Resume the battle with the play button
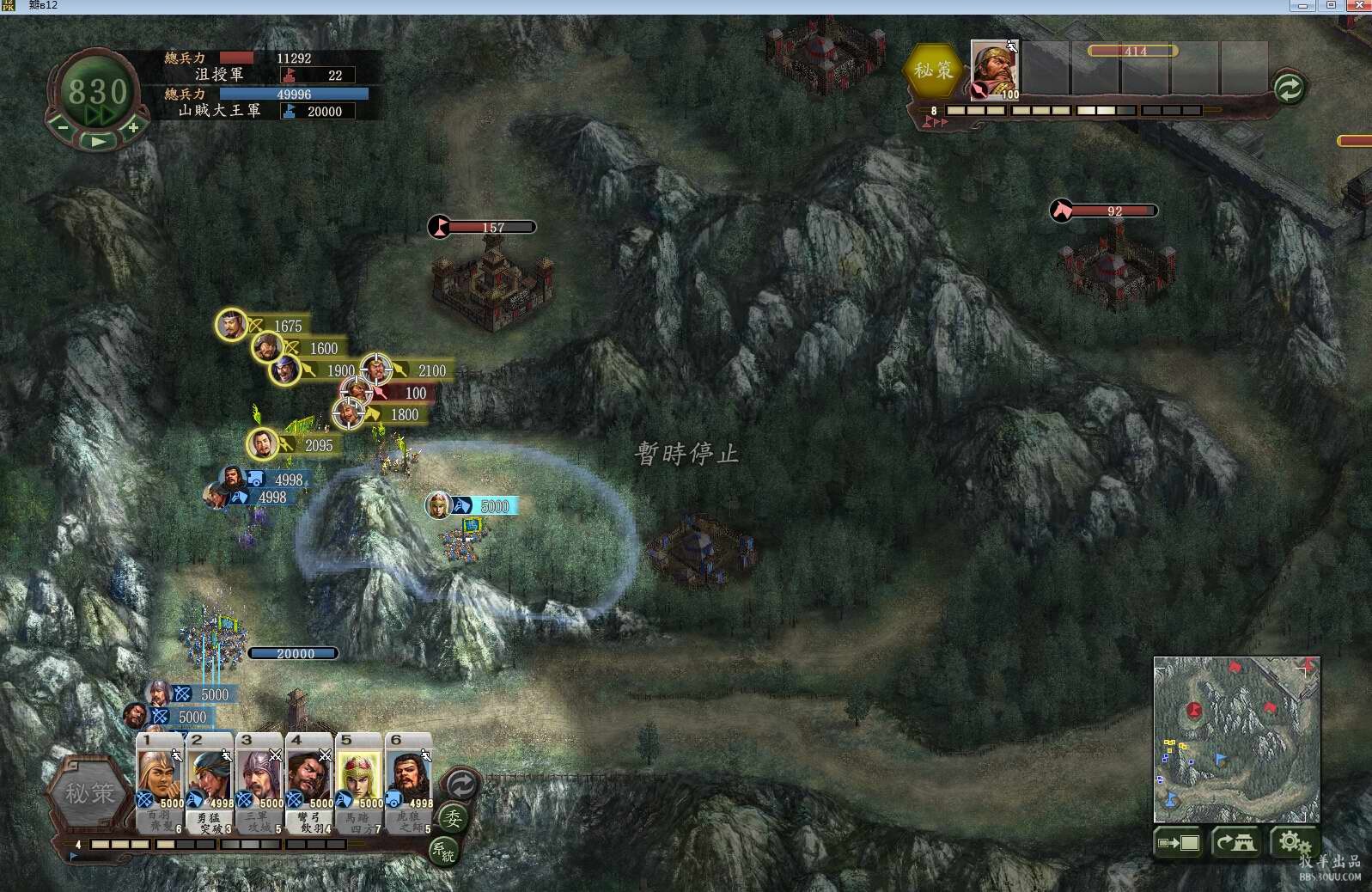Viewport: 1372px width, 892px height. (x=97, y=140)
